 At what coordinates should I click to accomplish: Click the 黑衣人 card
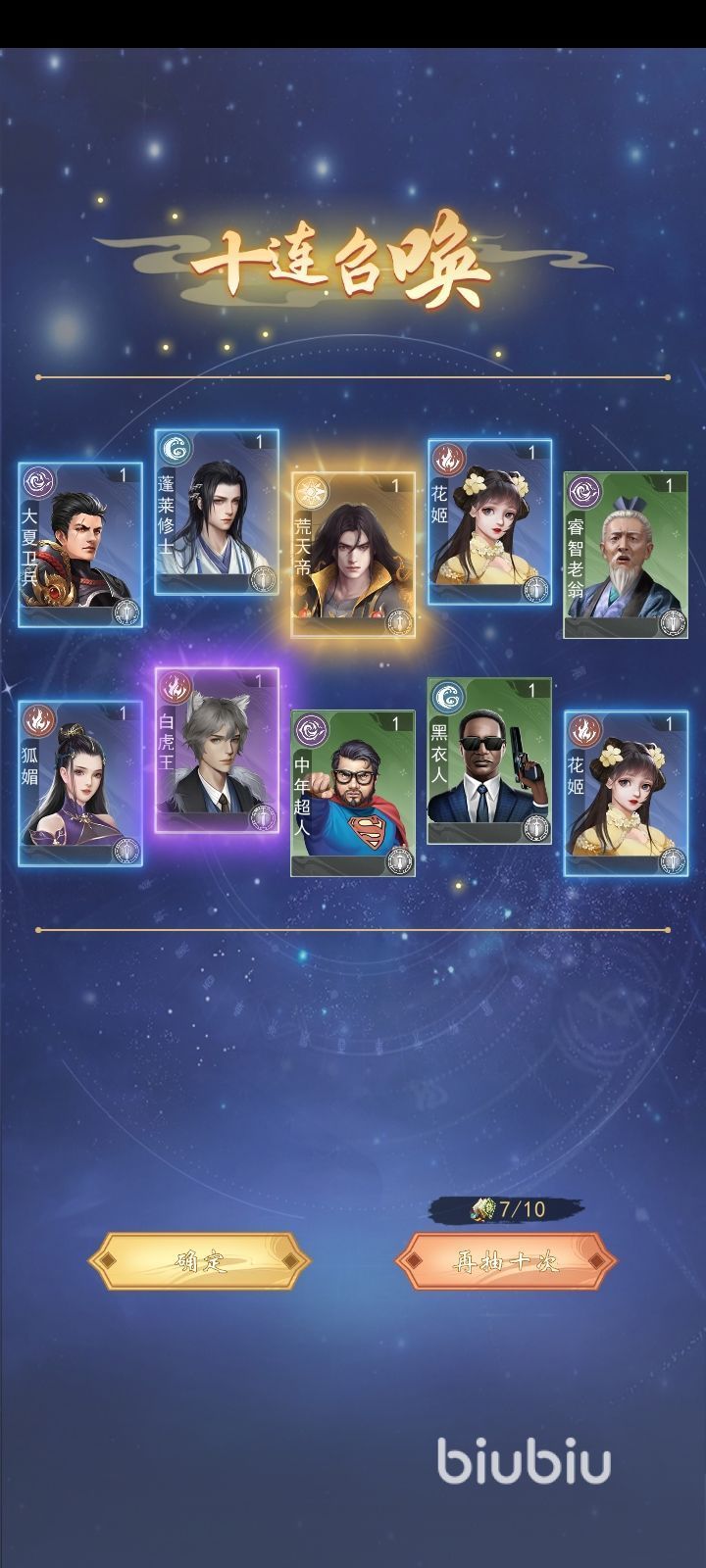tap(489, 761)
